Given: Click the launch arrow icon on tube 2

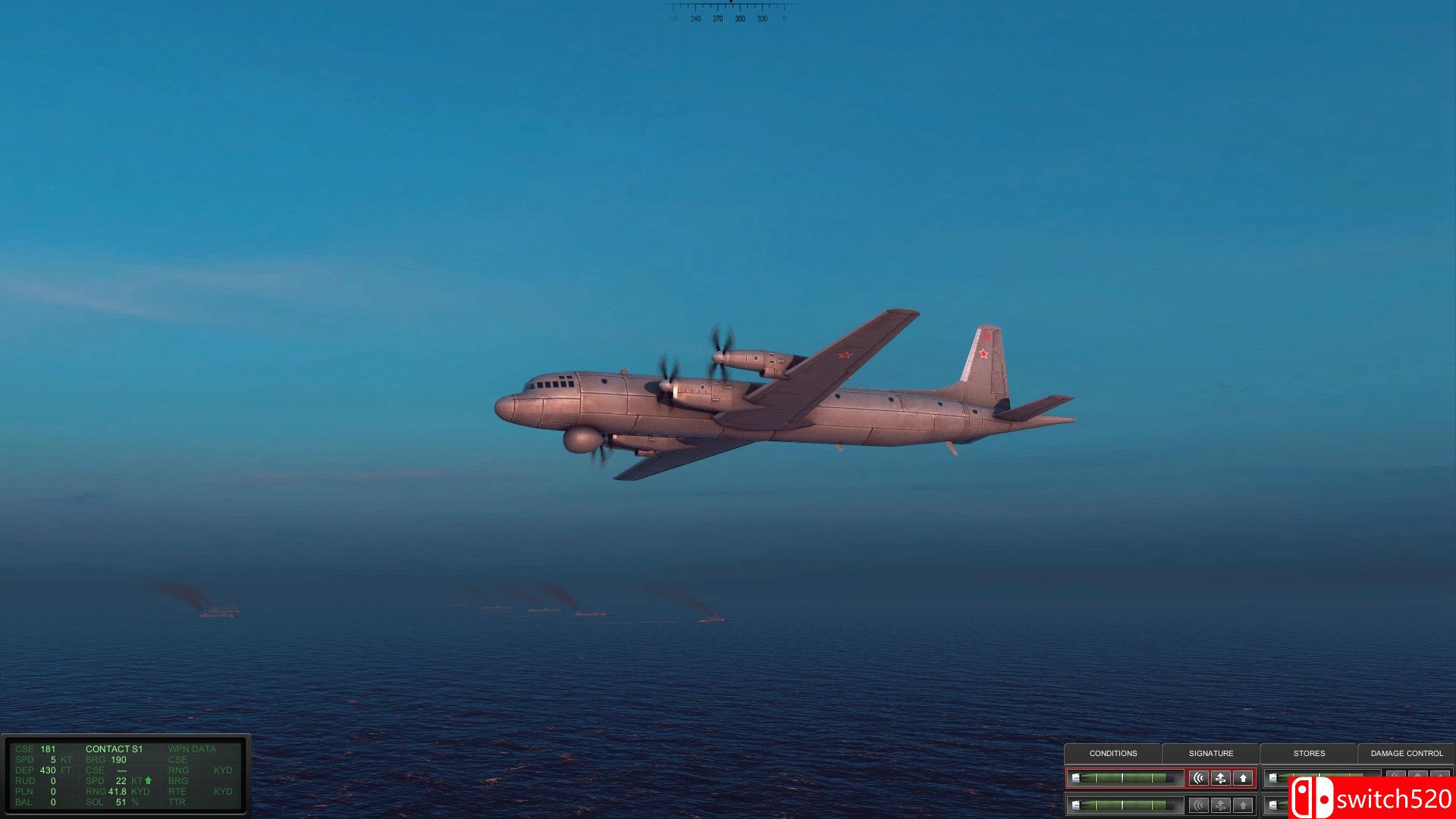Looking at the screenshot, I should (1244, 804).
